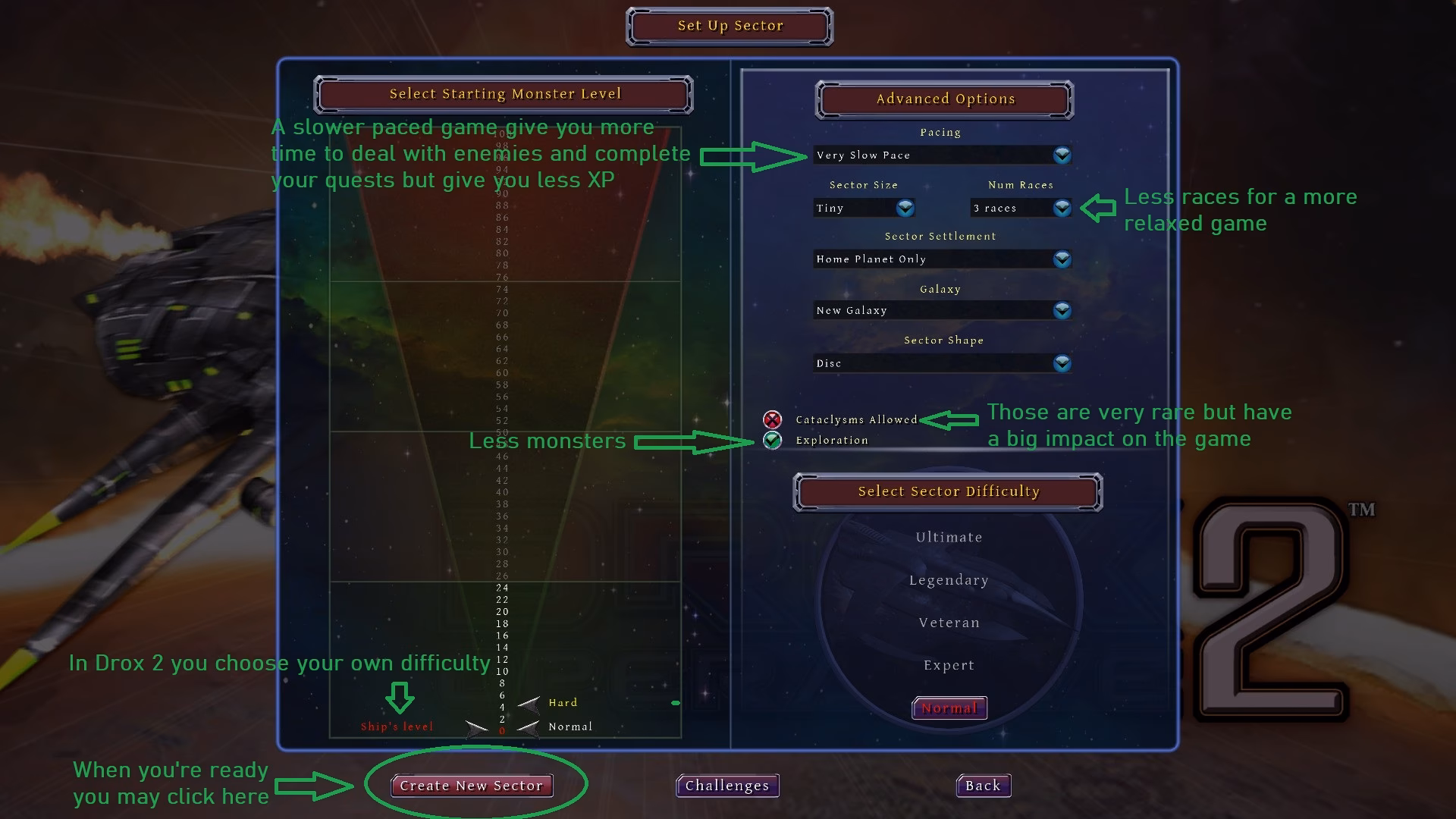Viewport: 1456px width, 819px height.
Task: Click the Galaxy dropdown arrow icon
Action: pyautogui.click(x=1062, y=310)
